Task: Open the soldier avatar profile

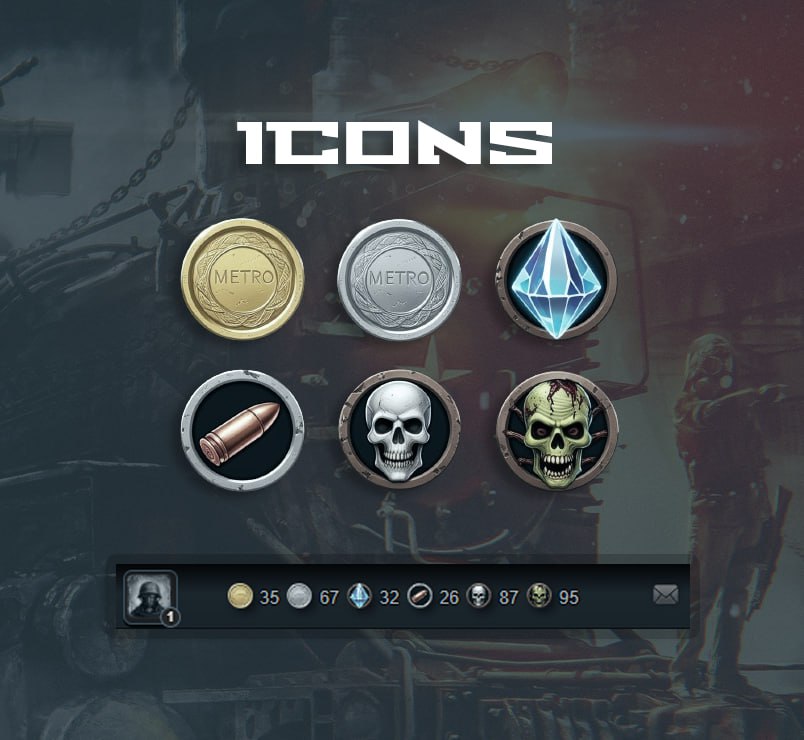Action: coord(150,596)
